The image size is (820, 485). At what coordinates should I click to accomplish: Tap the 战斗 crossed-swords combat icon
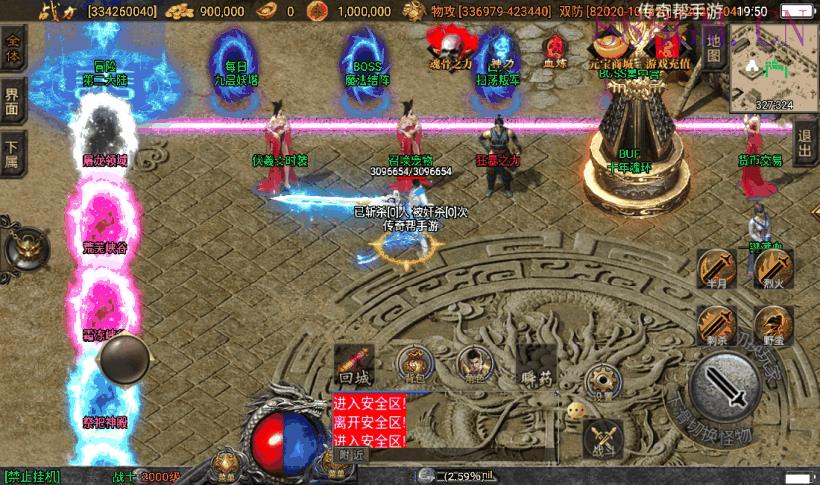point(602,436)
